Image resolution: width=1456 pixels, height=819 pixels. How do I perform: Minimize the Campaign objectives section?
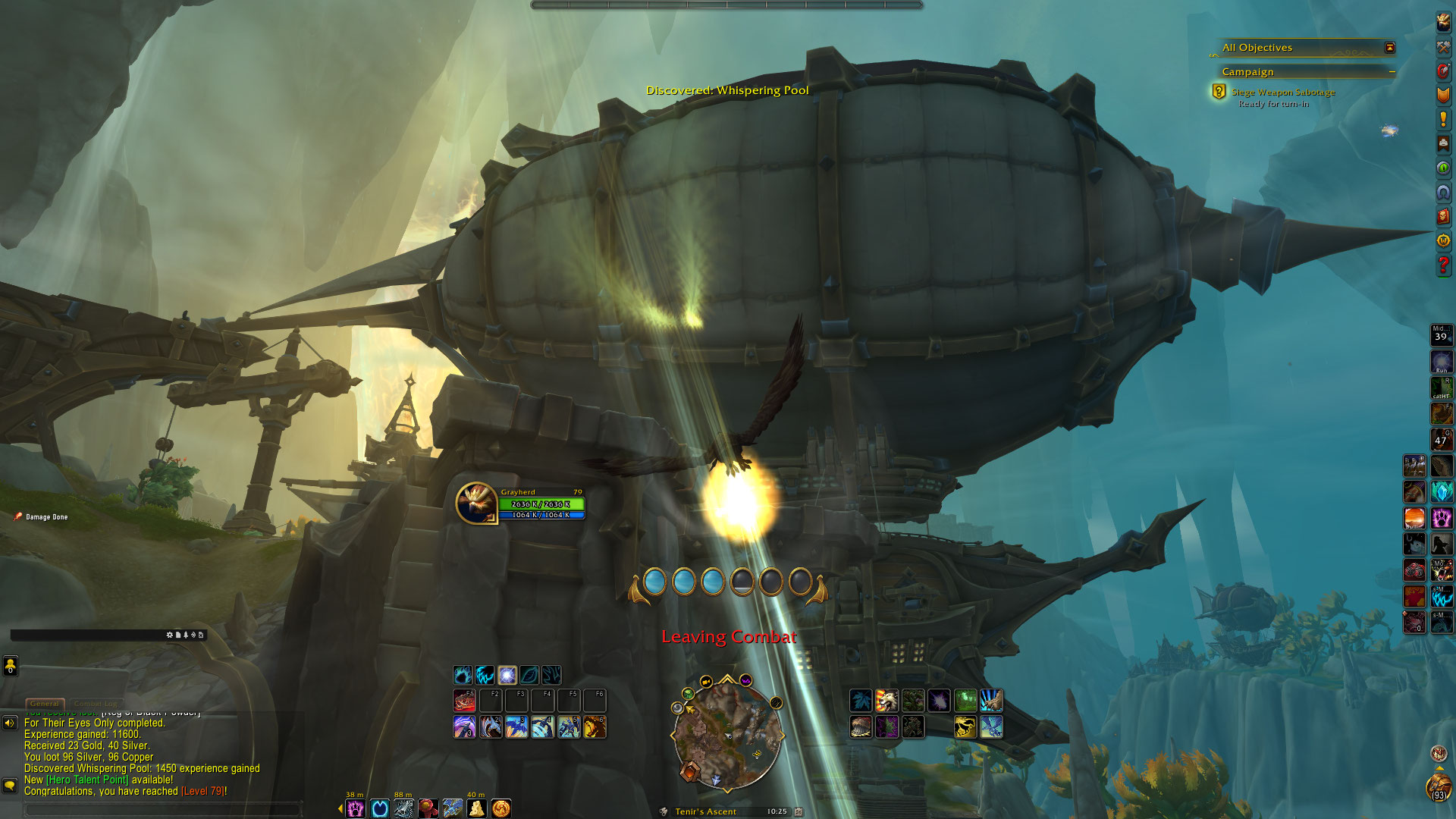pos(1392,72)
